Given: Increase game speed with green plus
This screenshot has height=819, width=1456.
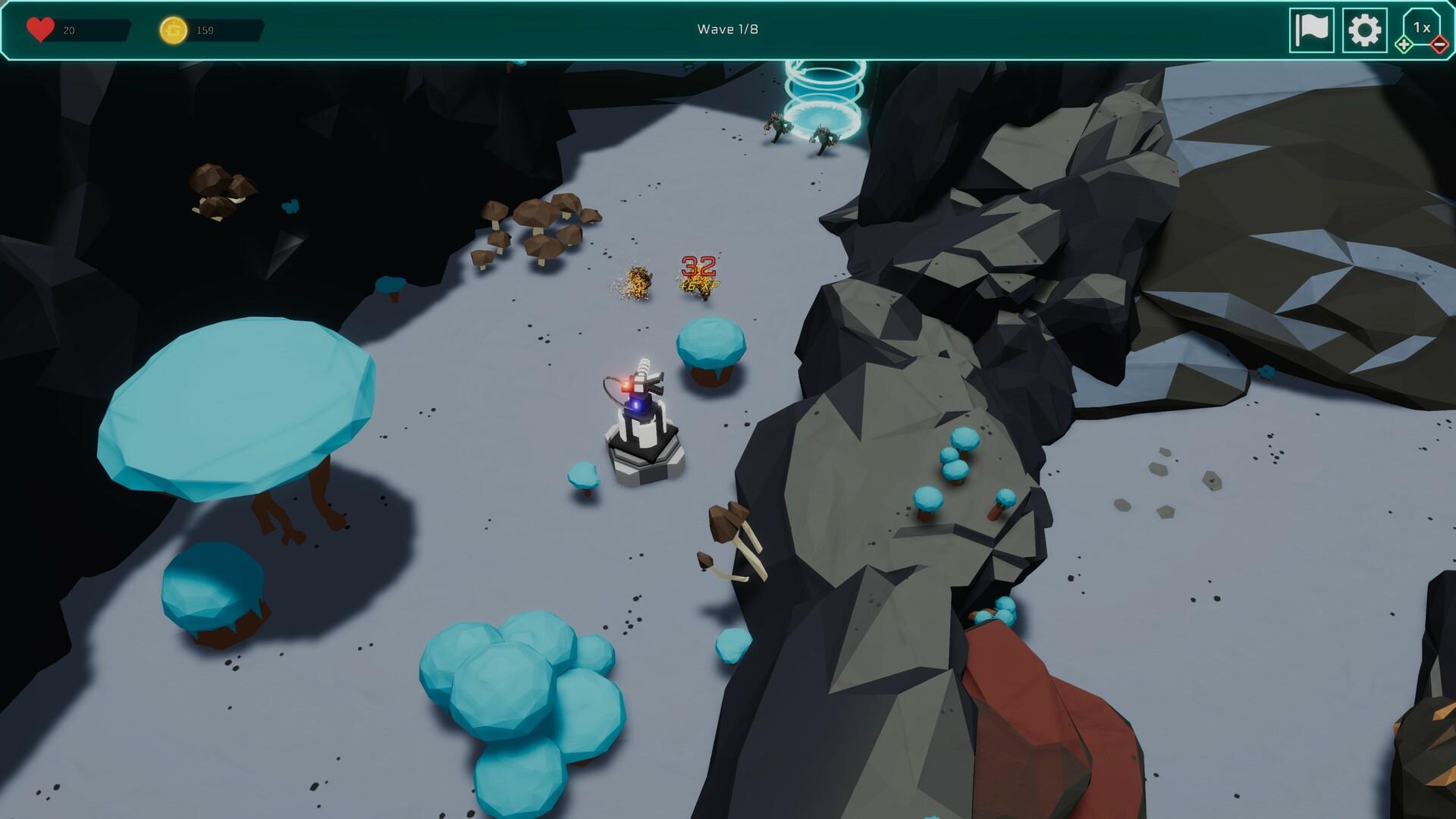Looking at the screenshot, I should [1404, 45].
